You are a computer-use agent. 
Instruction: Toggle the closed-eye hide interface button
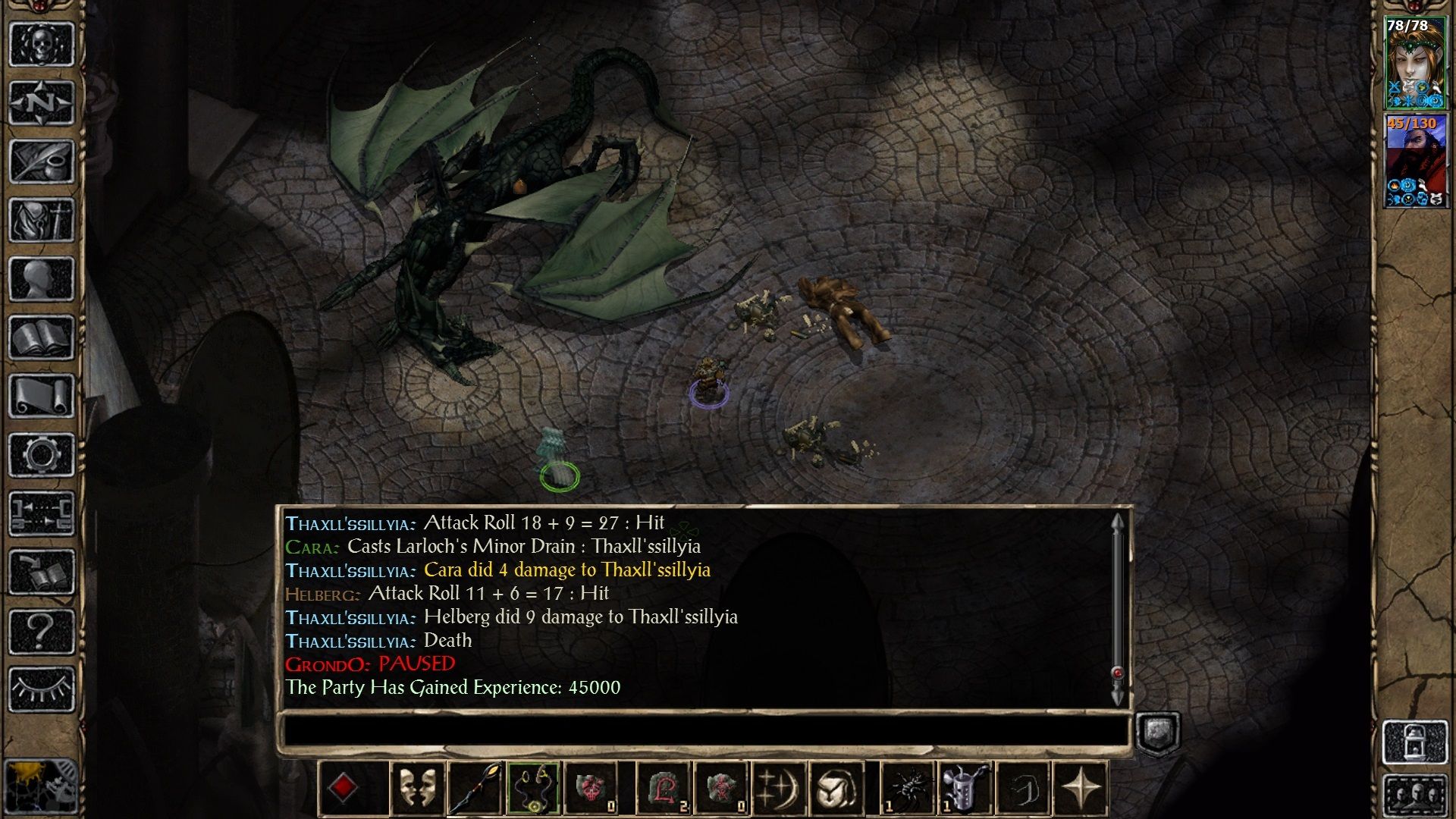[42, 689]
